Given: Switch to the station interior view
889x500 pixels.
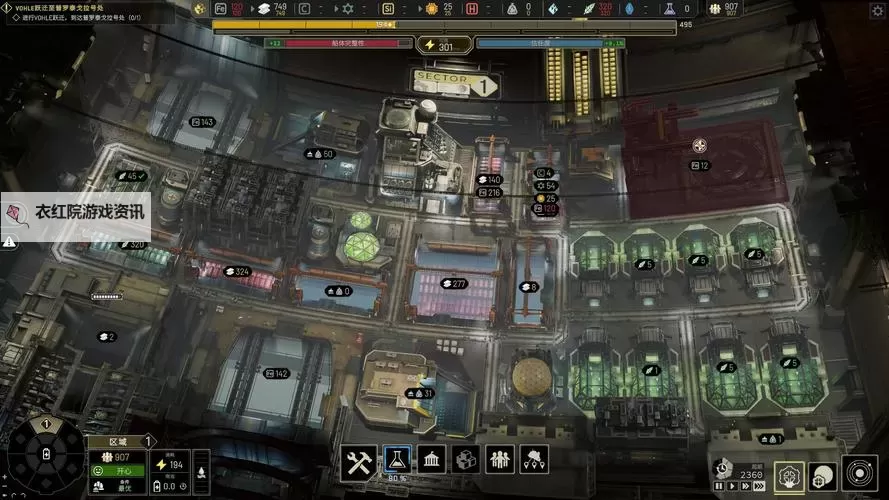Looking at the screenshot, I should coord(790,476).
